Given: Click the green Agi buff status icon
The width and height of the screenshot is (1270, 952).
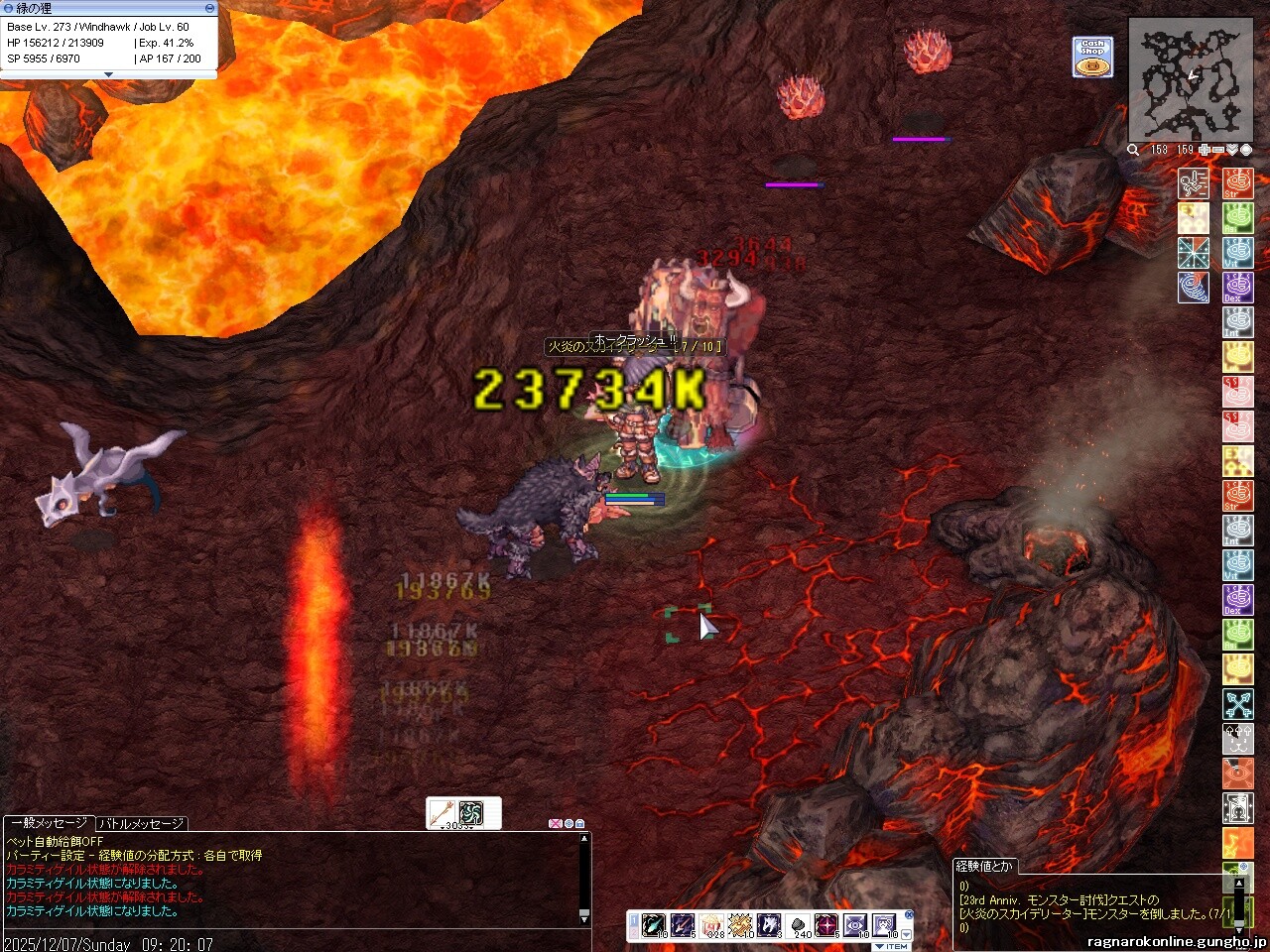Looking at the screenshot, I should [x=1237, y=218].
